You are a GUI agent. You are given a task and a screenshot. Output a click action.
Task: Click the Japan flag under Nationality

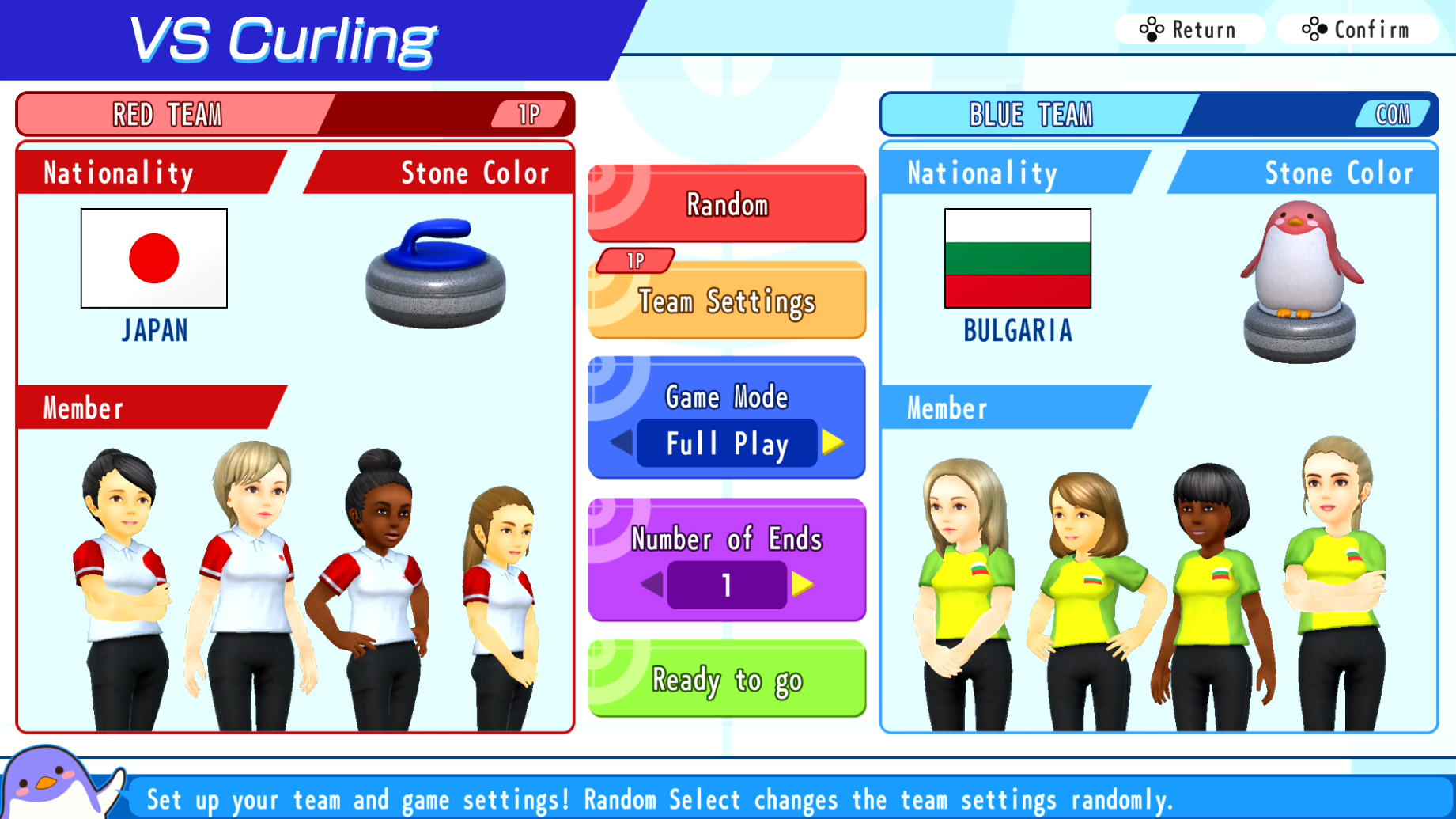(153, 259)
